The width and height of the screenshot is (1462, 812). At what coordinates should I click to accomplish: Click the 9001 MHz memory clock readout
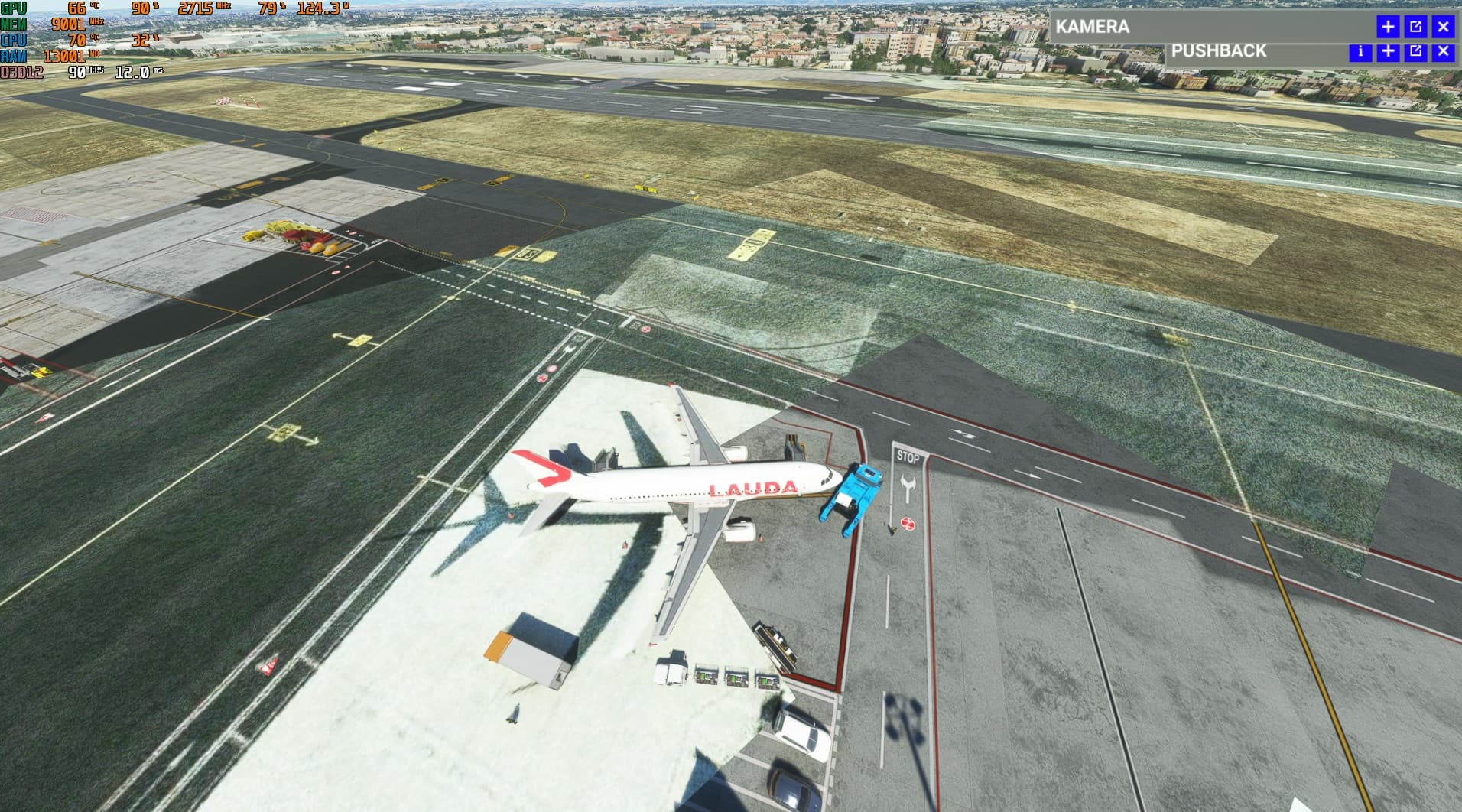[x=68, y=24]
